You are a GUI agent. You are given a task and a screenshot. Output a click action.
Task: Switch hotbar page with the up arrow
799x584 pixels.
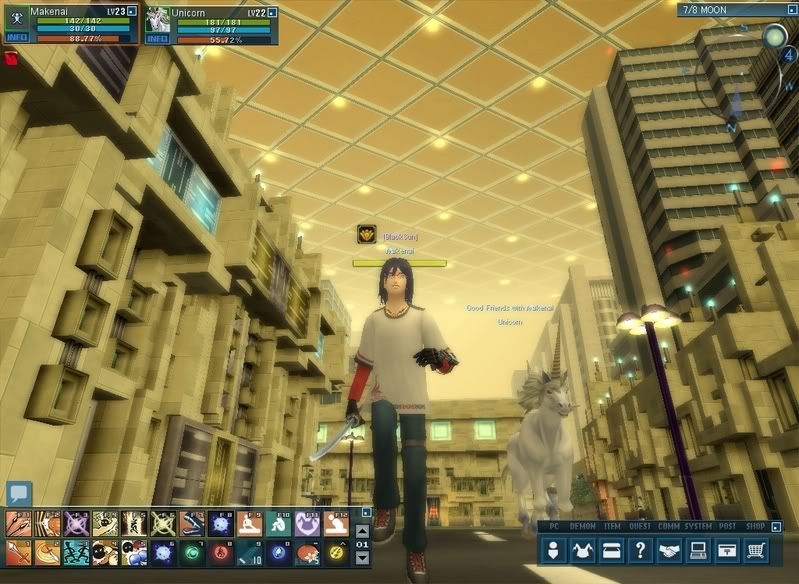362,530
